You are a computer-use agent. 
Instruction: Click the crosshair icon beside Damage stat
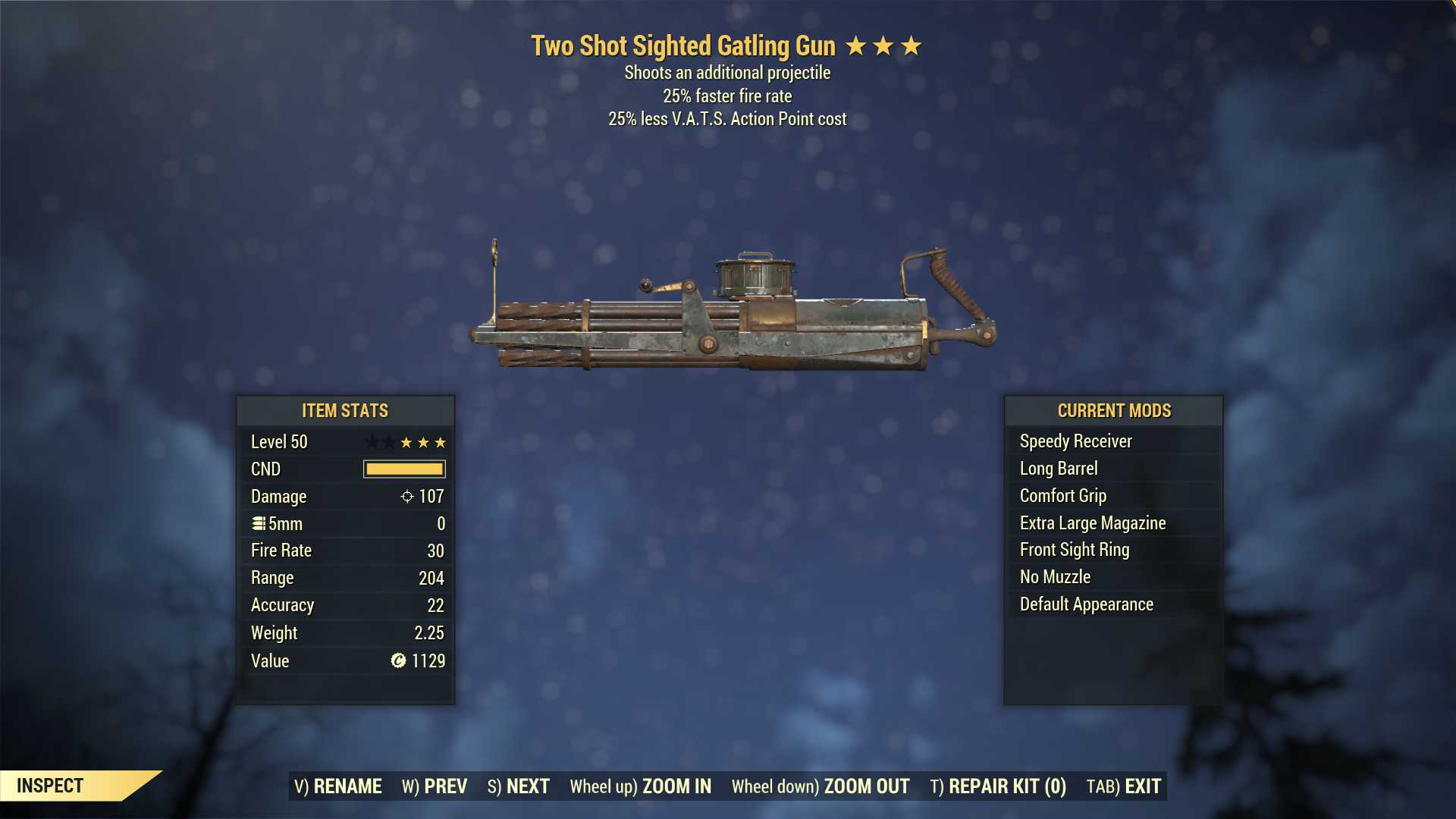(x=408, y=497)
